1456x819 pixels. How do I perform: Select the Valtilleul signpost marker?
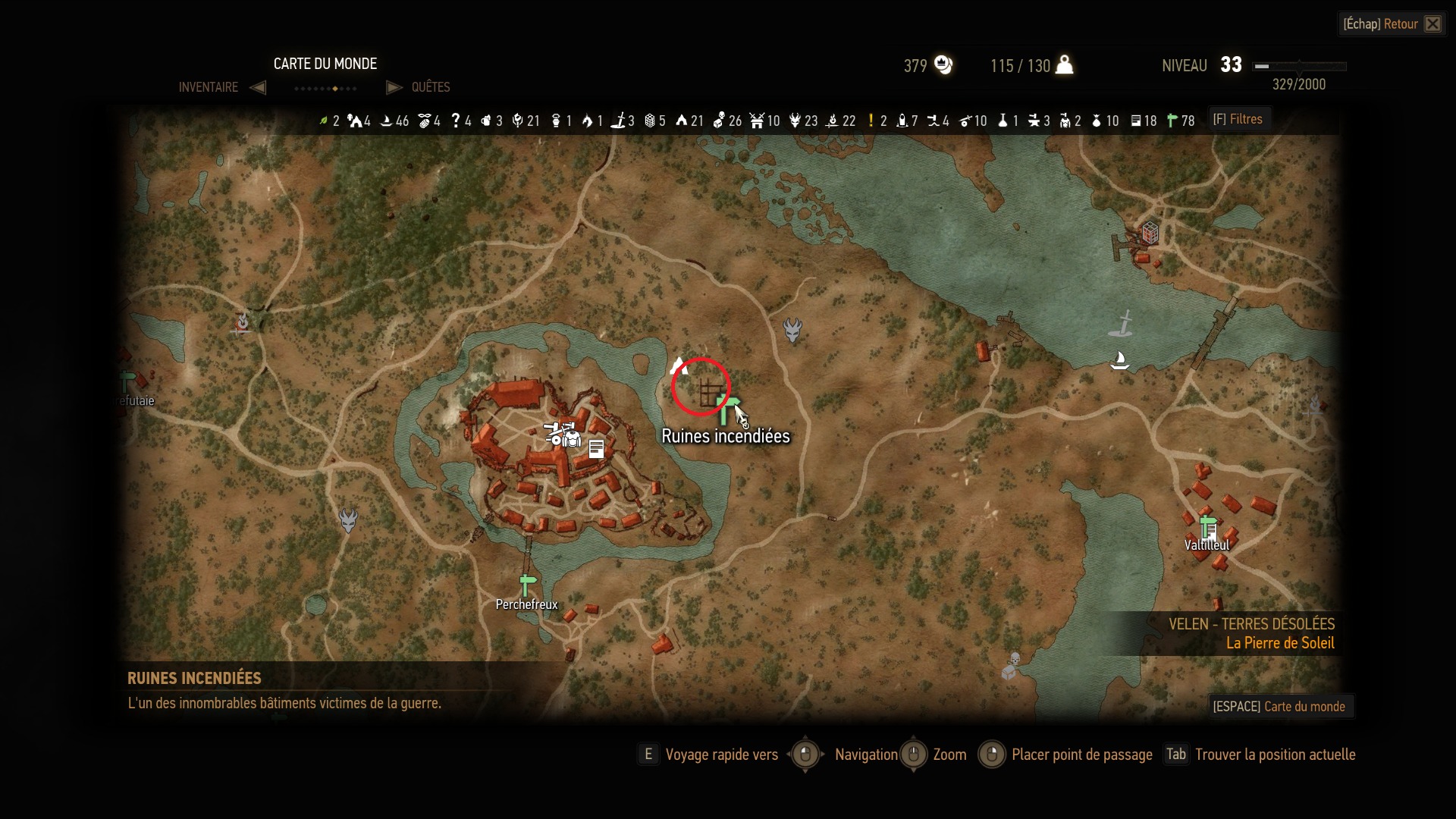pyautogui.click(x=1208, y=526)
